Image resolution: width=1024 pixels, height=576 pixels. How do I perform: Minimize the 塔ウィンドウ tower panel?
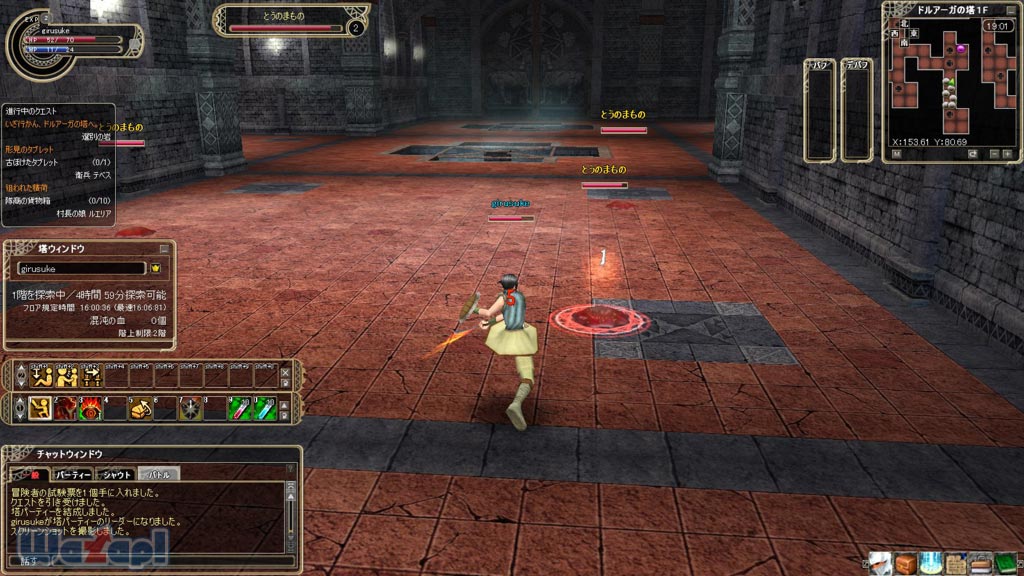pos(164,249)
